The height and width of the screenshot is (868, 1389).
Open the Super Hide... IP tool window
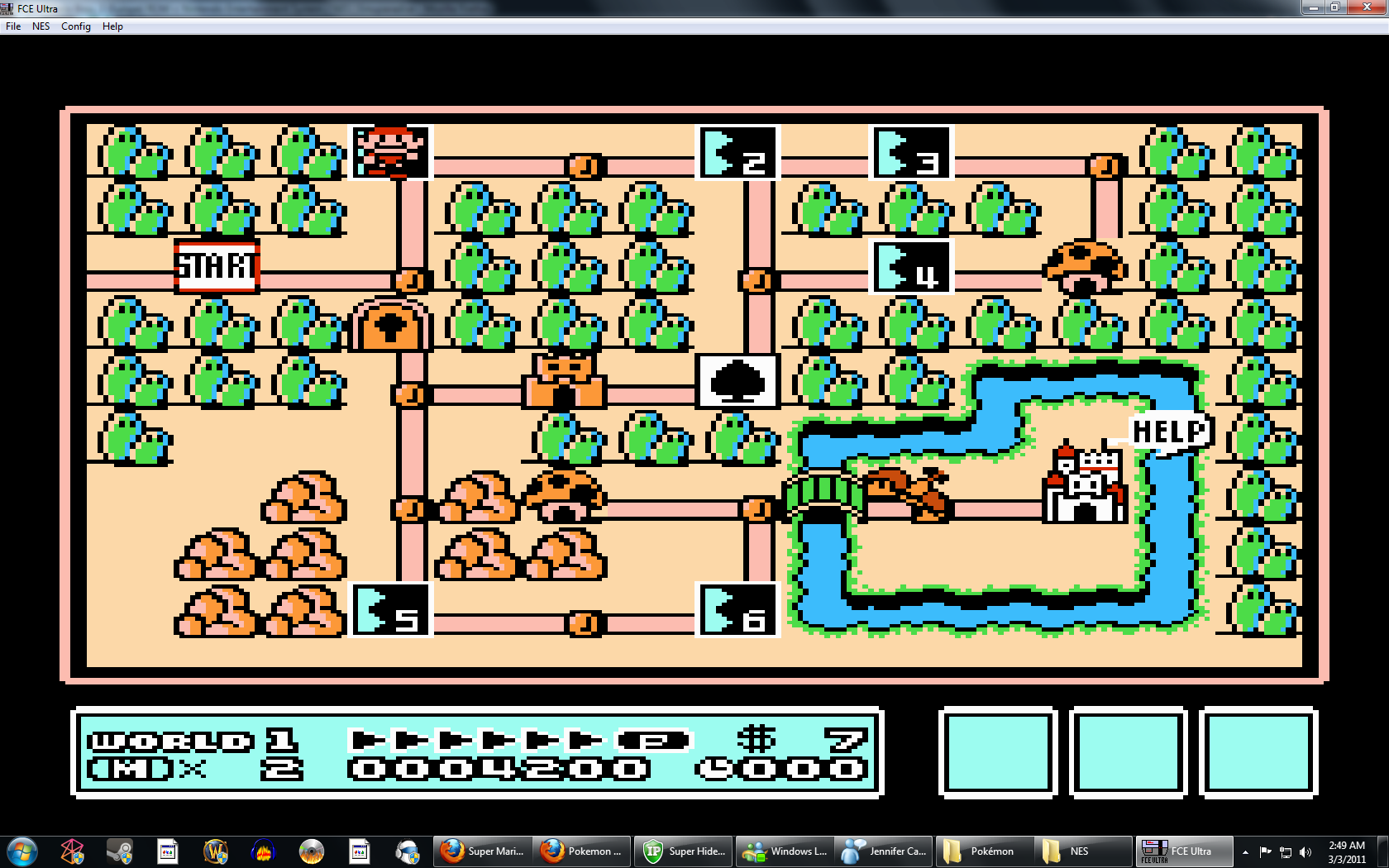coord(683,851)
